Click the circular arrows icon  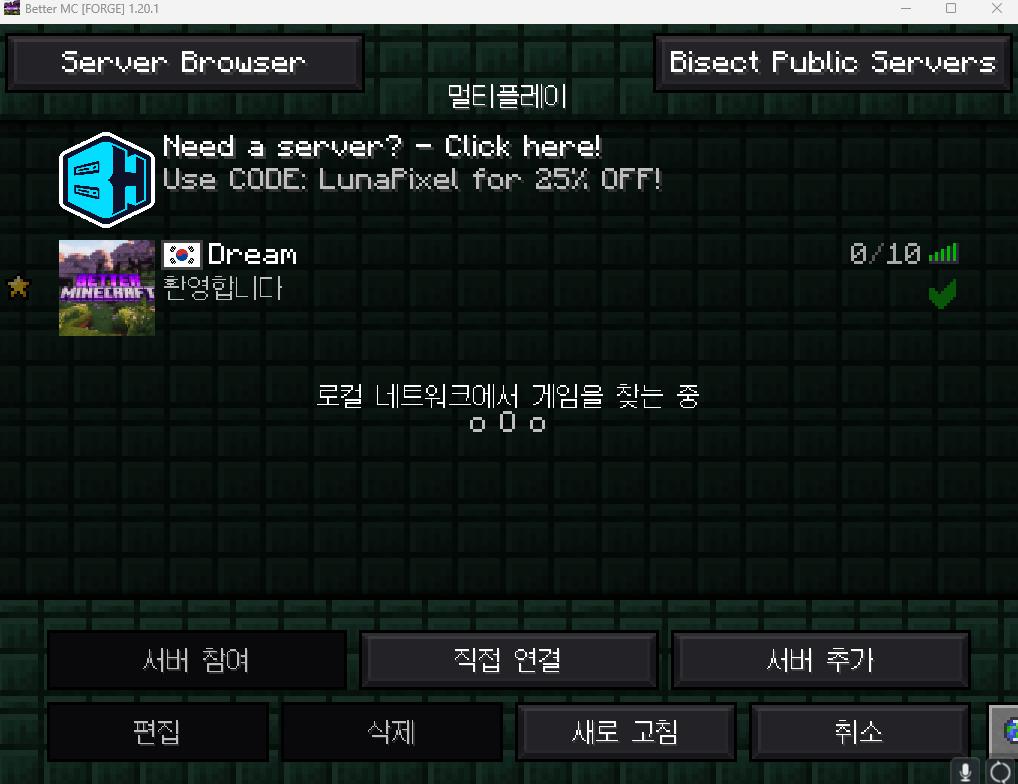1000,772
